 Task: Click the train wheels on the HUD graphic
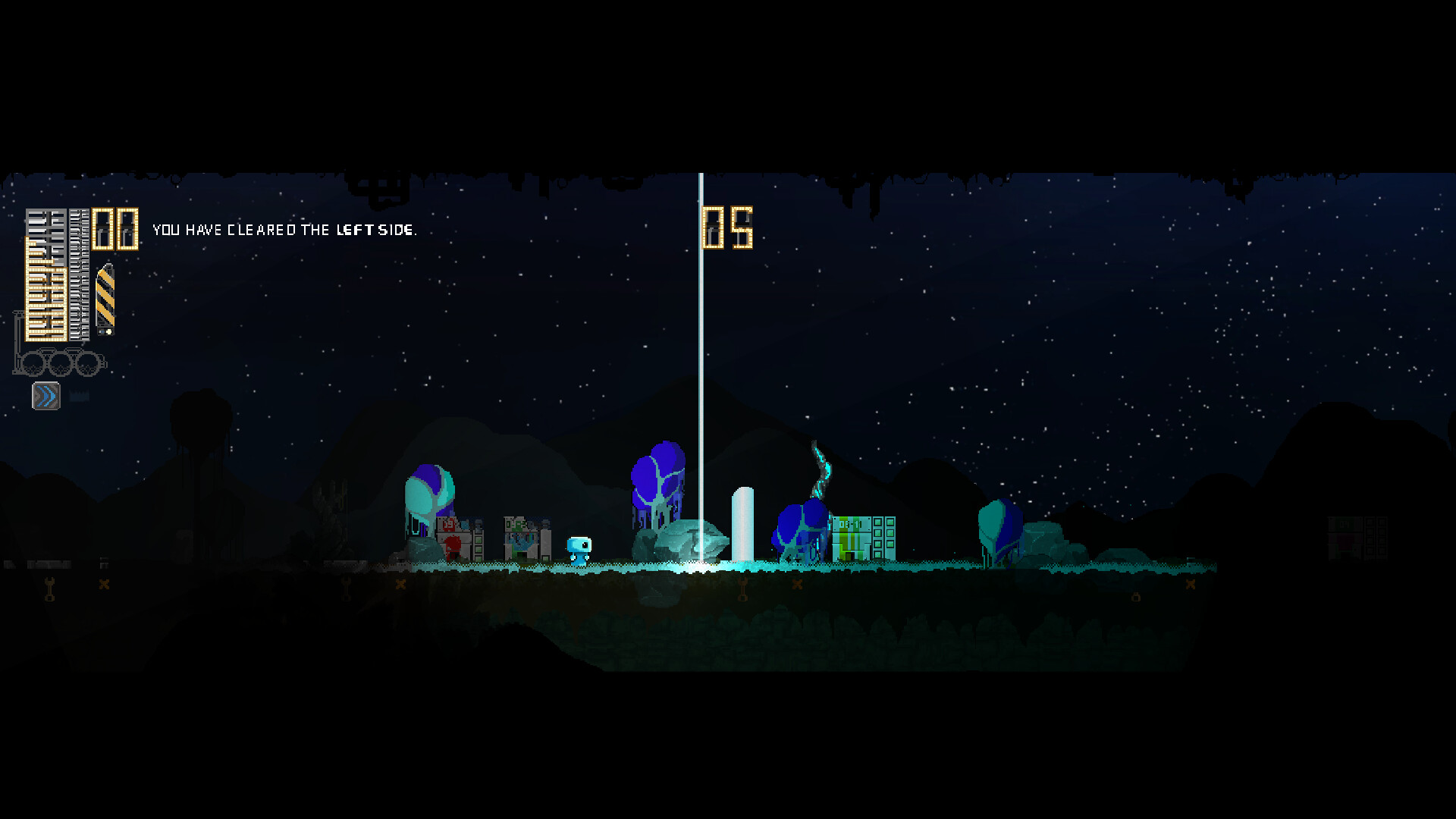61,362
